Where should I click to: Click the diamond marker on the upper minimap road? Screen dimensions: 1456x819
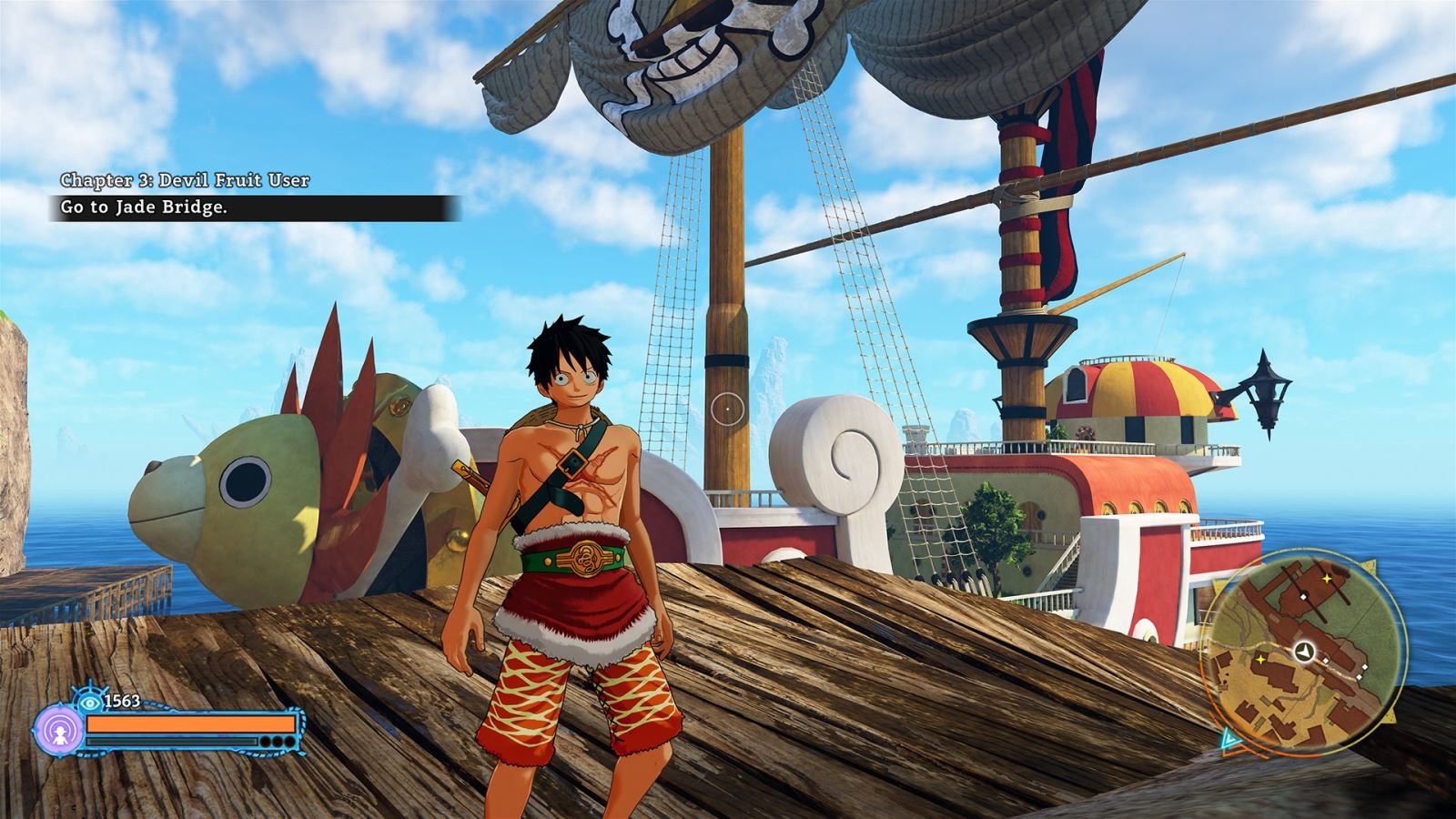click(1304, 596)
